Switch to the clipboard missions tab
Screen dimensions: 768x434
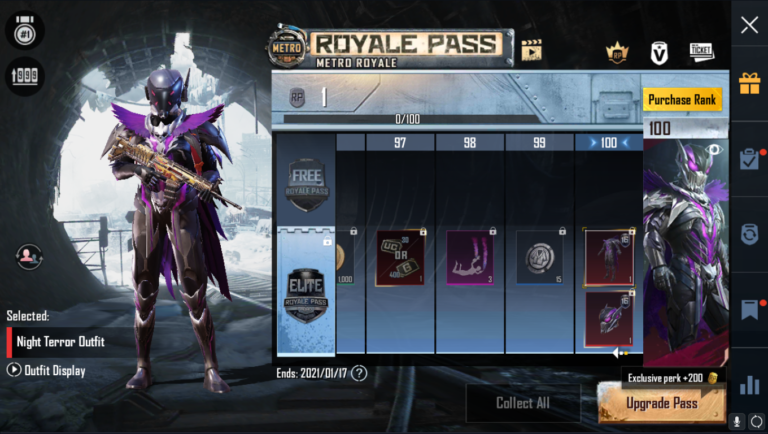(749, 158)
